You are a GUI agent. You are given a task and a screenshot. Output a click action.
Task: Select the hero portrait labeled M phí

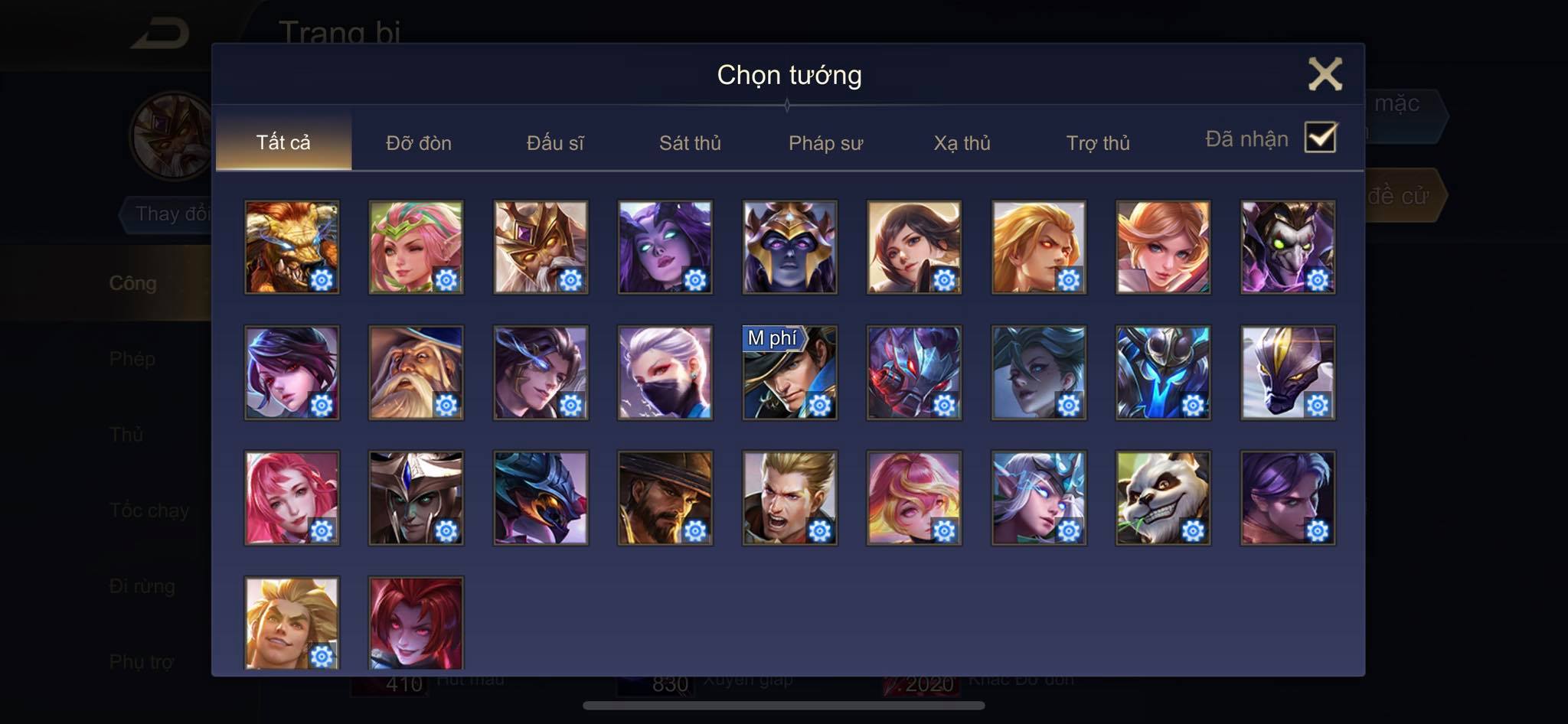click(789, 373)
